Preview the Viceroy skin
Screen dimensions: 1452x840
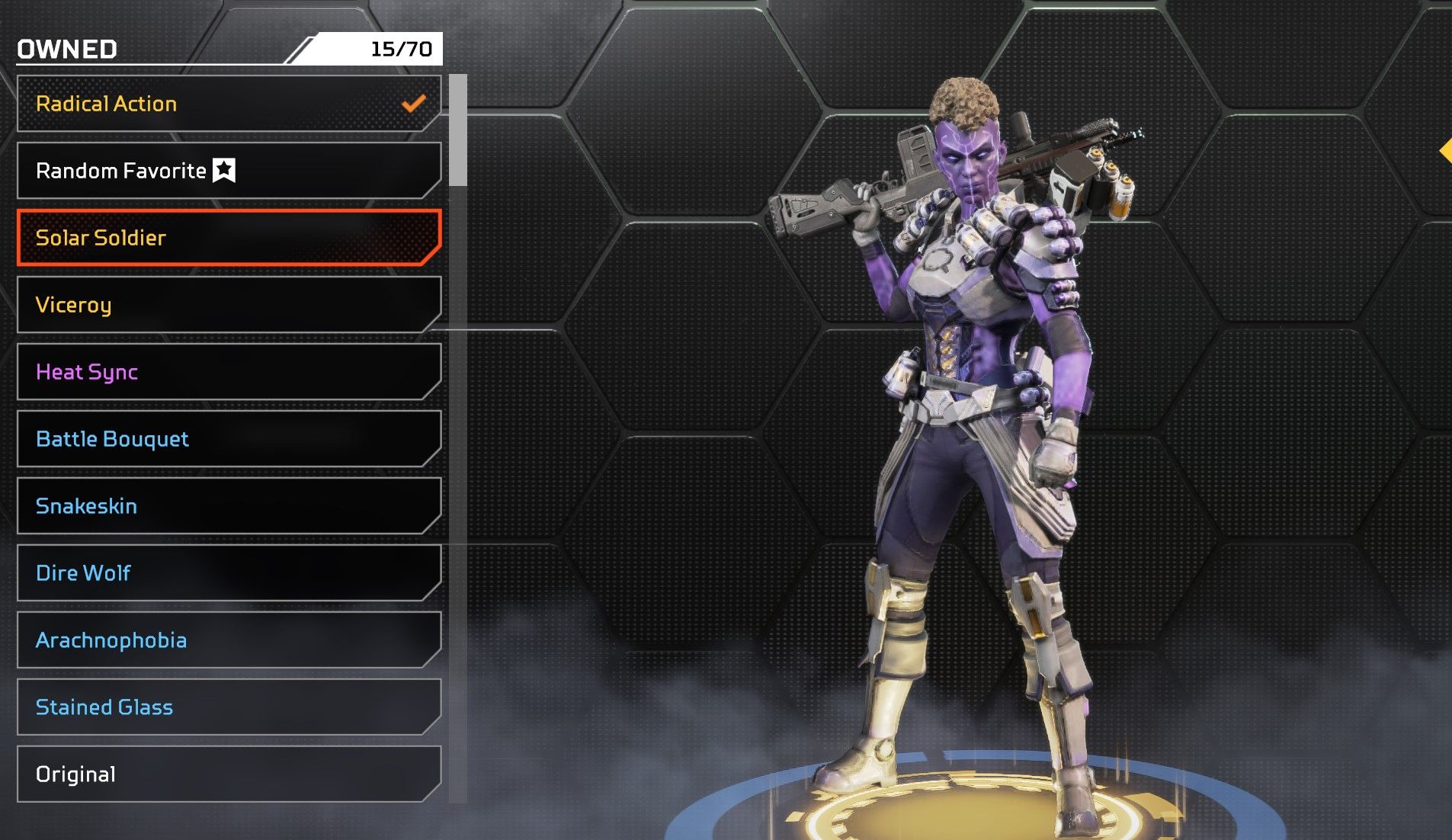pos(229,305)
